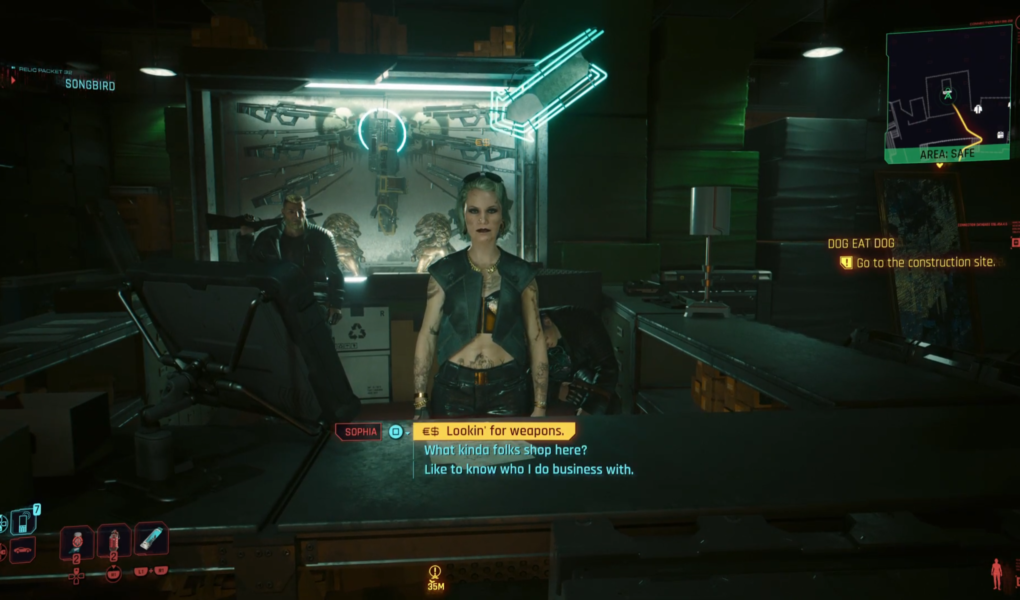Open the phone icon with 7 messages
Screen dimensions: 1020x600
pyautogui.click(x=24, y=520)
